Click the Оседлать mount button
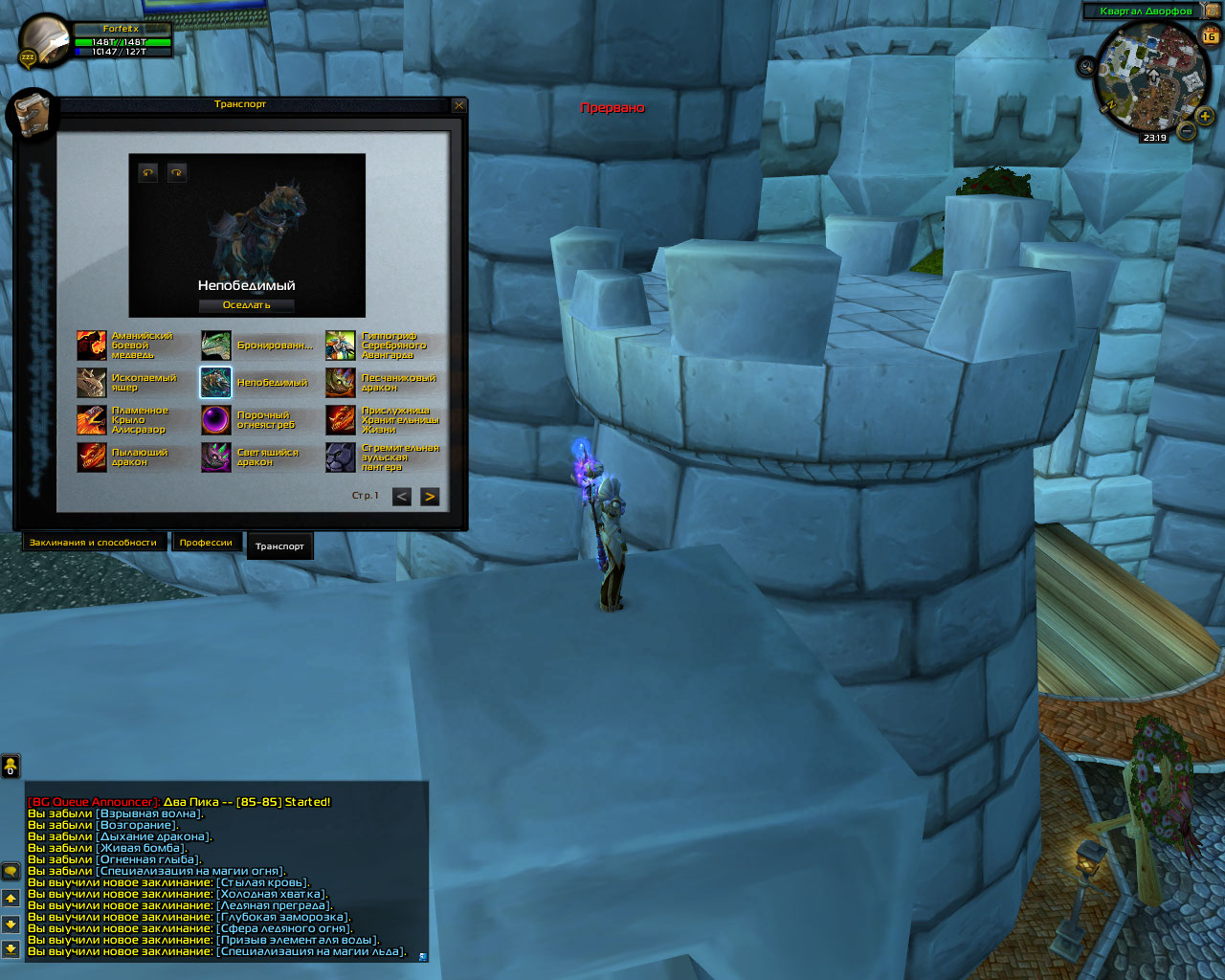The height and width of the screenshot is (980, 1225). click(x=247, y=305)
